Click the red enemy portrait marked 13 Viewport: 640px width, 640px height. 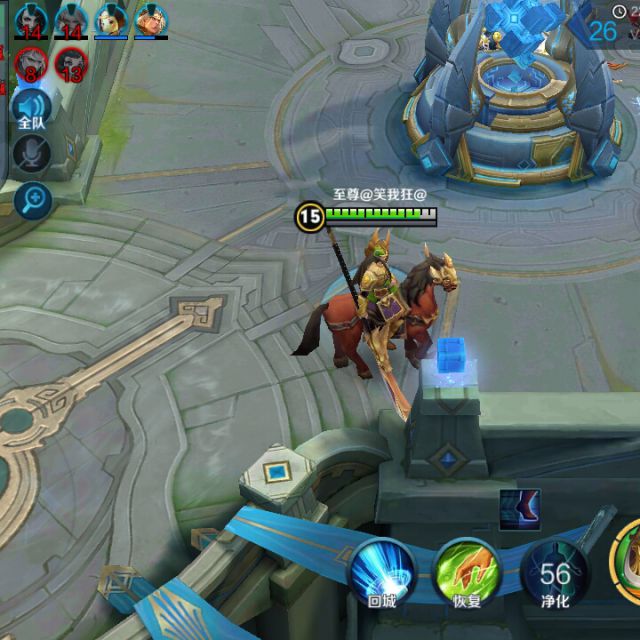click(71, 65)
